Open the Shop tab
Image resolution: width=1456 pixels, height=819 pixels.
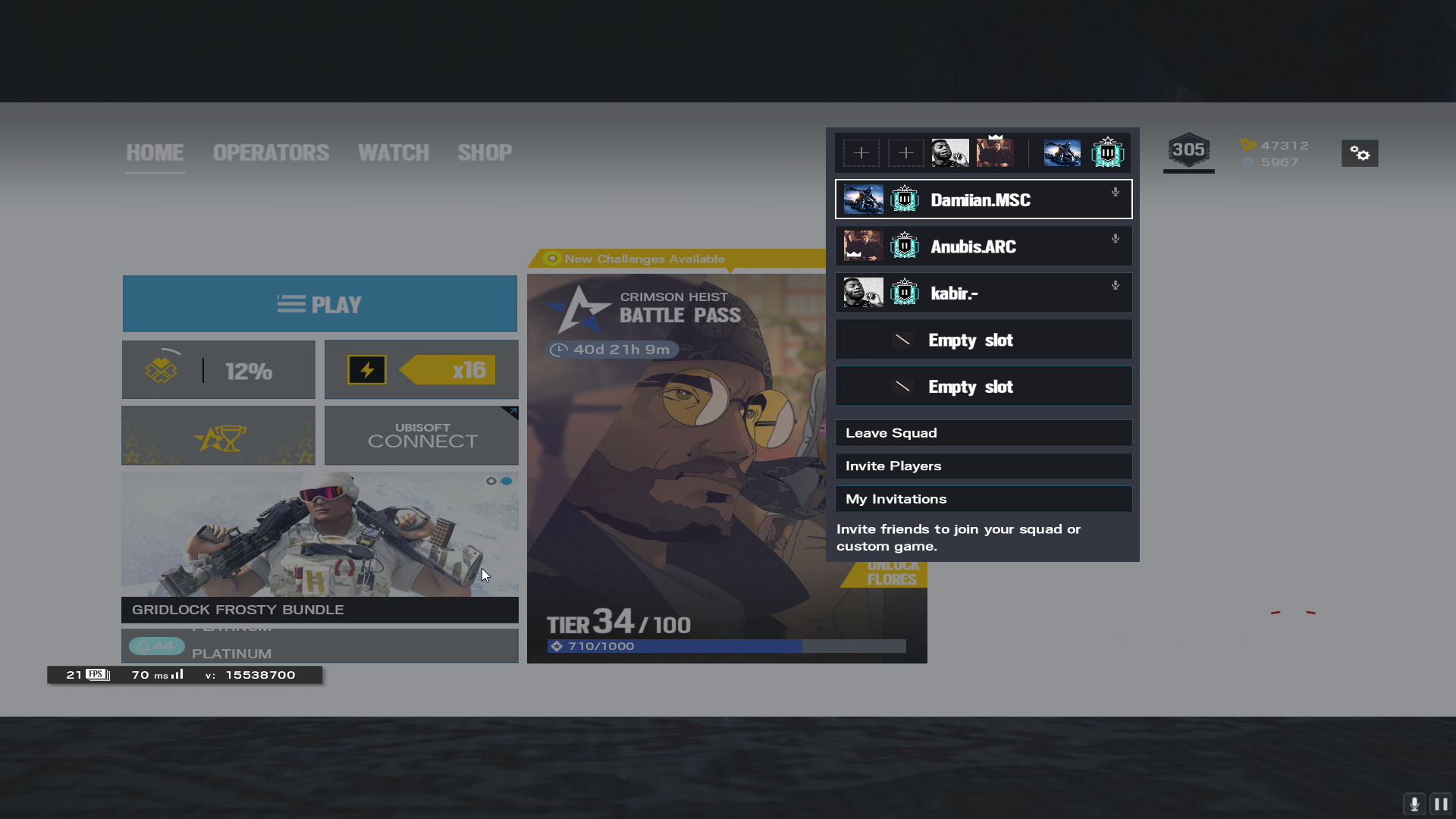coord(485,152)
